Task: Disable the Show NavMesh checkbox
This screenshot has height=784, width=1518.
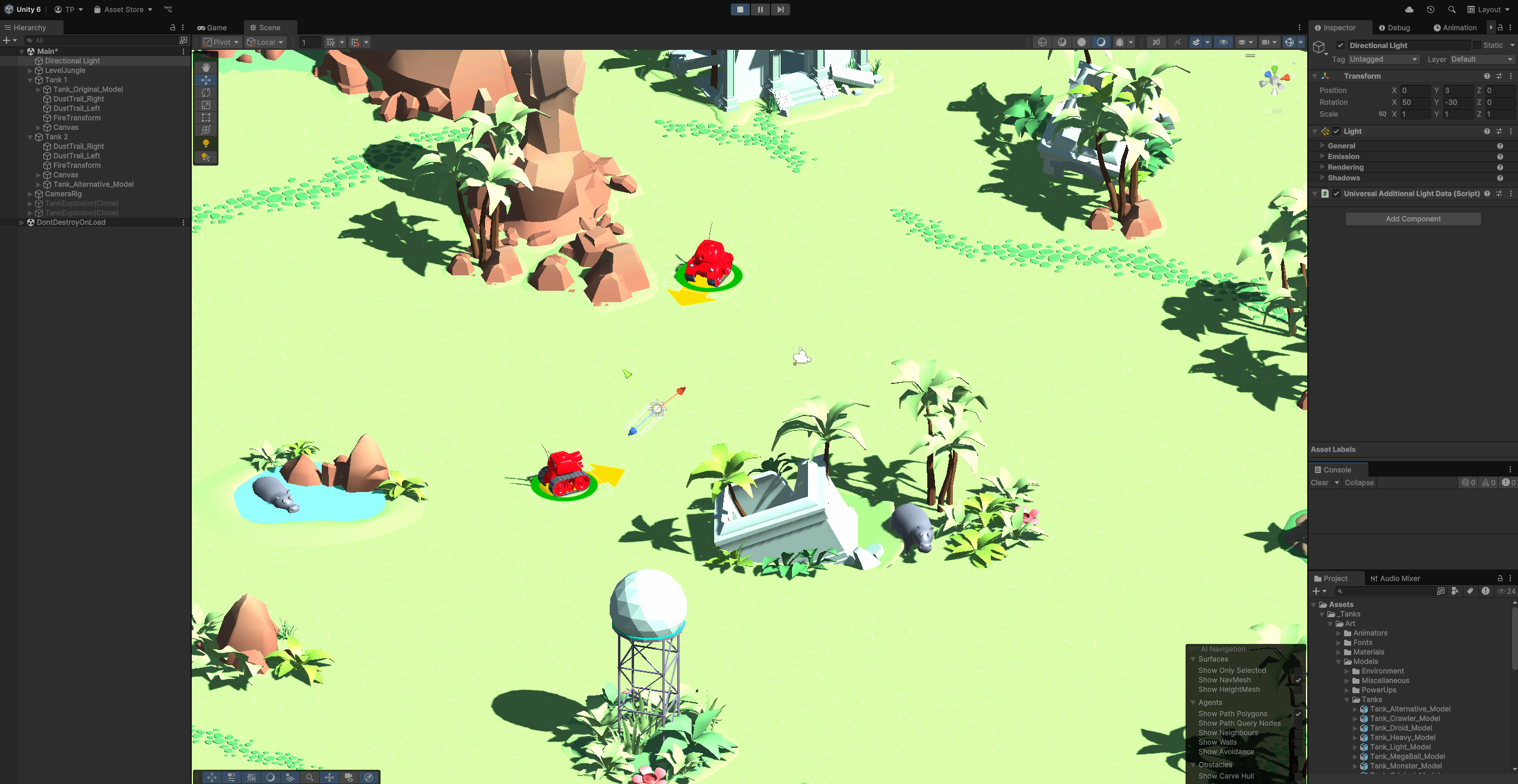Action: coord(1298,680)
